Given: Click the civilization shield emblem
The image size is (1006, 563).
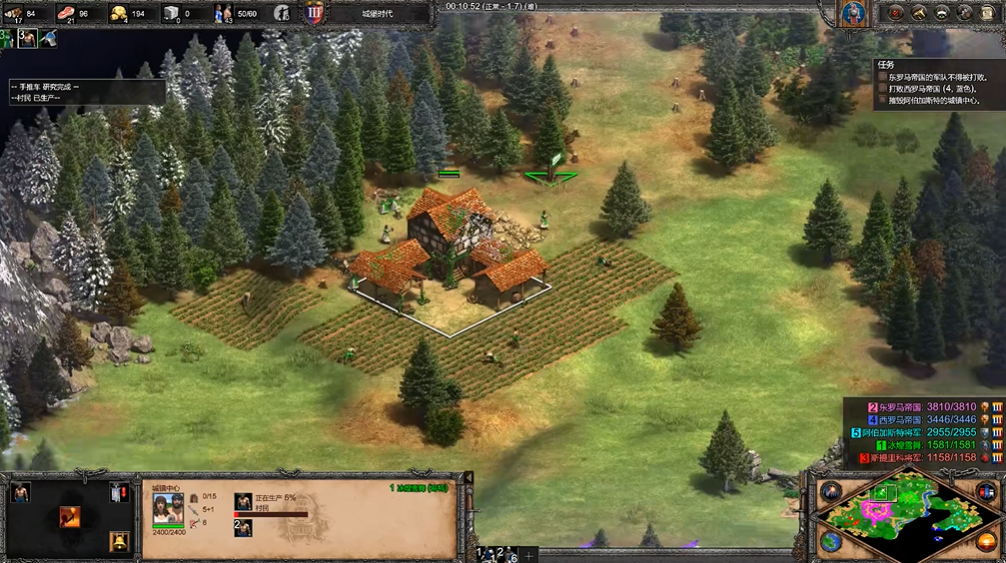Looking at the screenshot, I should (852, 13).
